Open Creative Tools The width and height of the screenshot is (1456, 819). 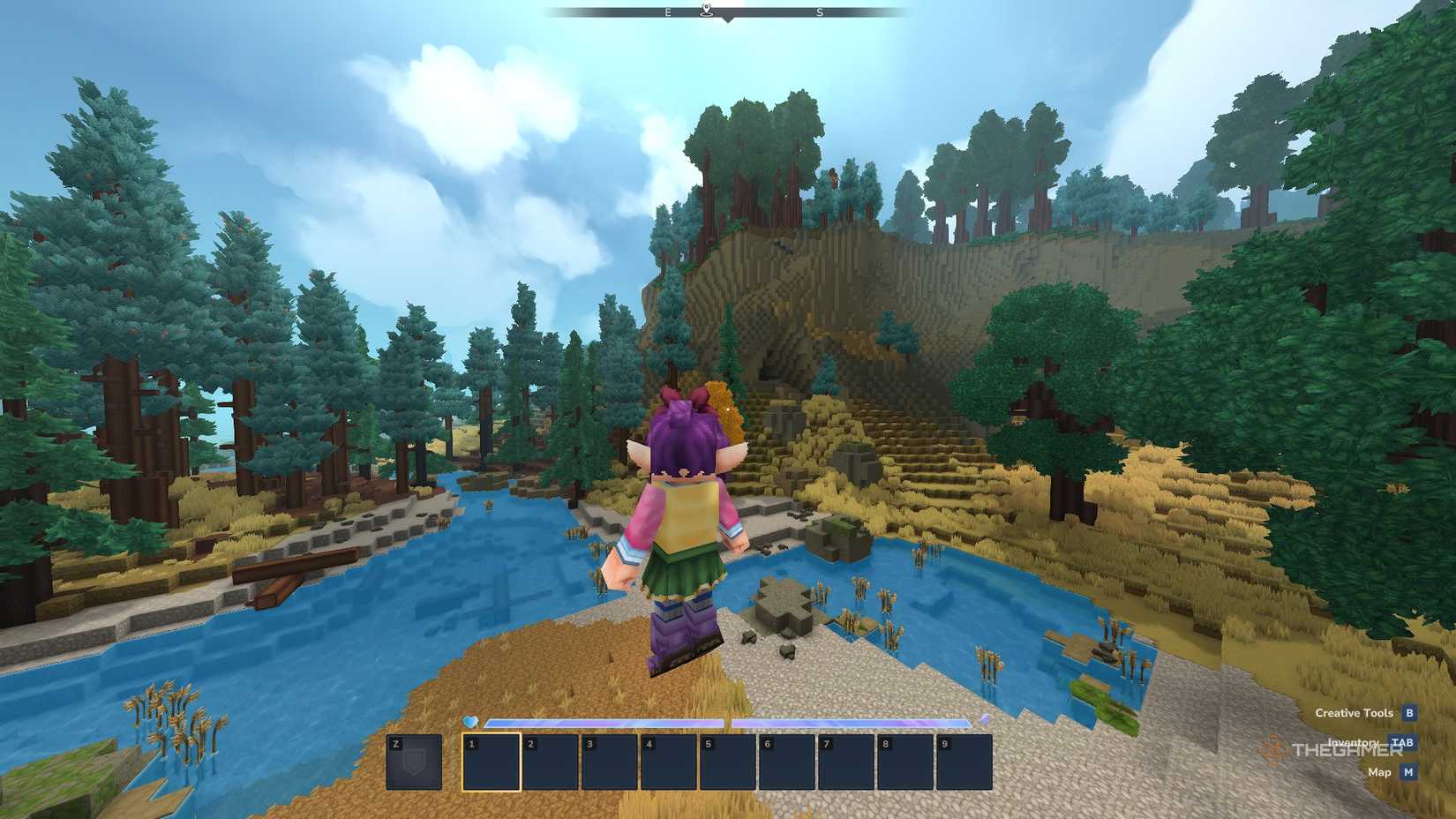point(1355,713)
